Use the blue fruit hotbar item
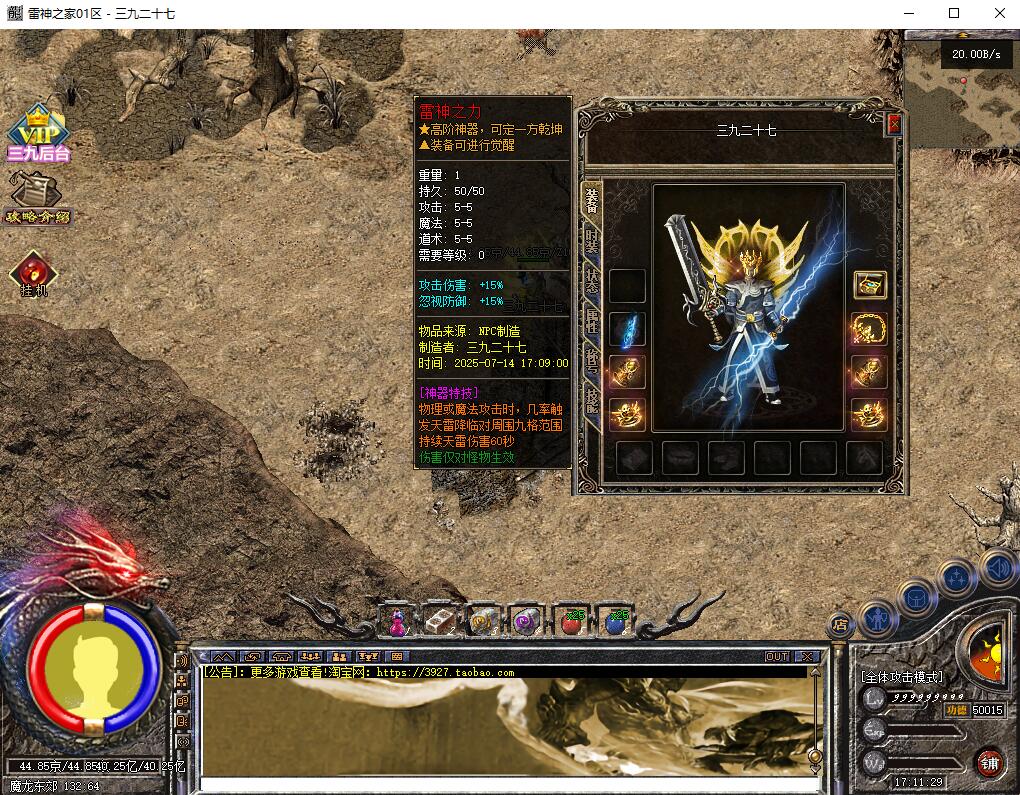 [x=616, y=622]
